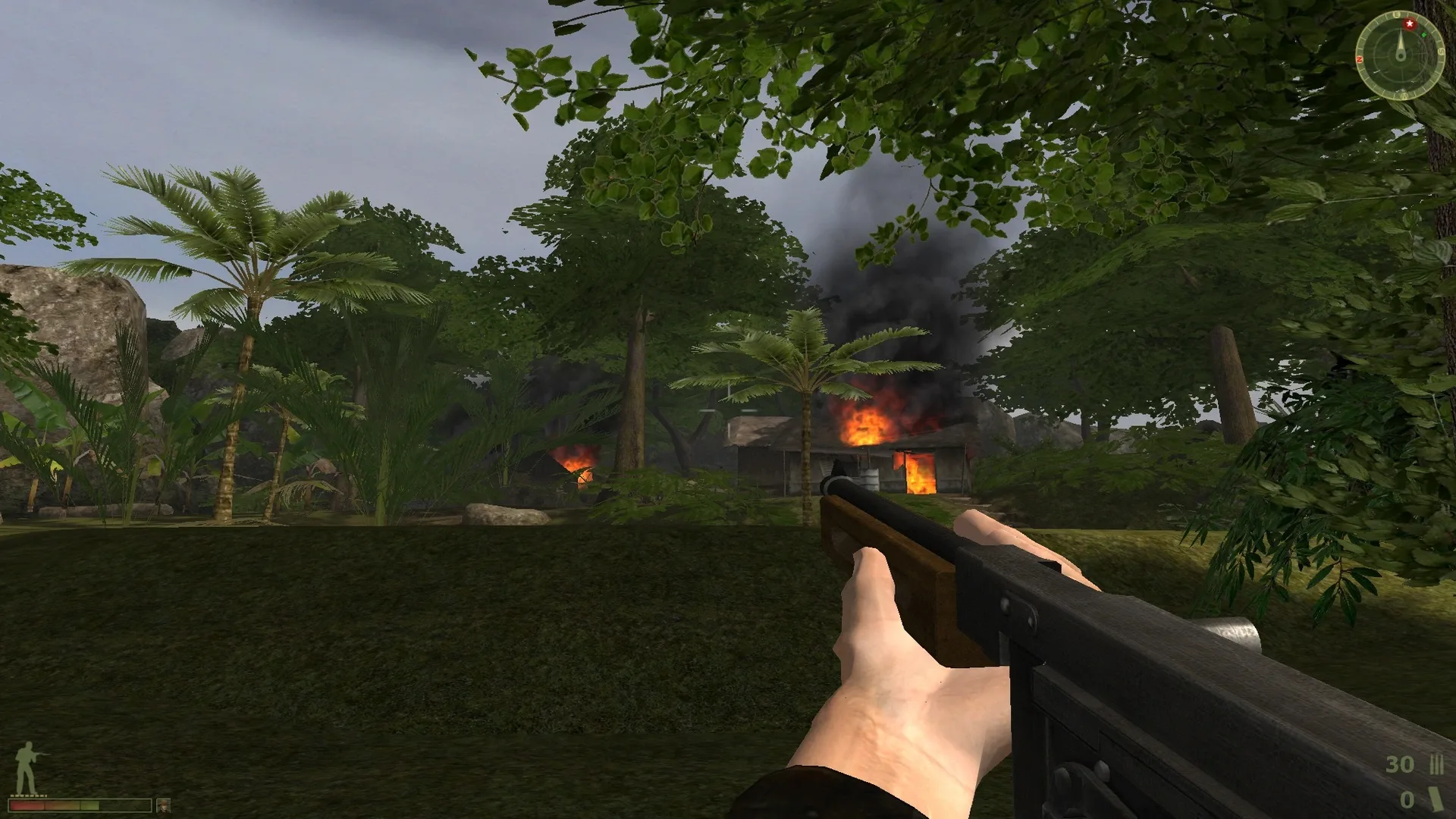The height and width of the screenshot is (819, 1456).
Task: Click the green segment of the health bar
Action: (89, 805)
